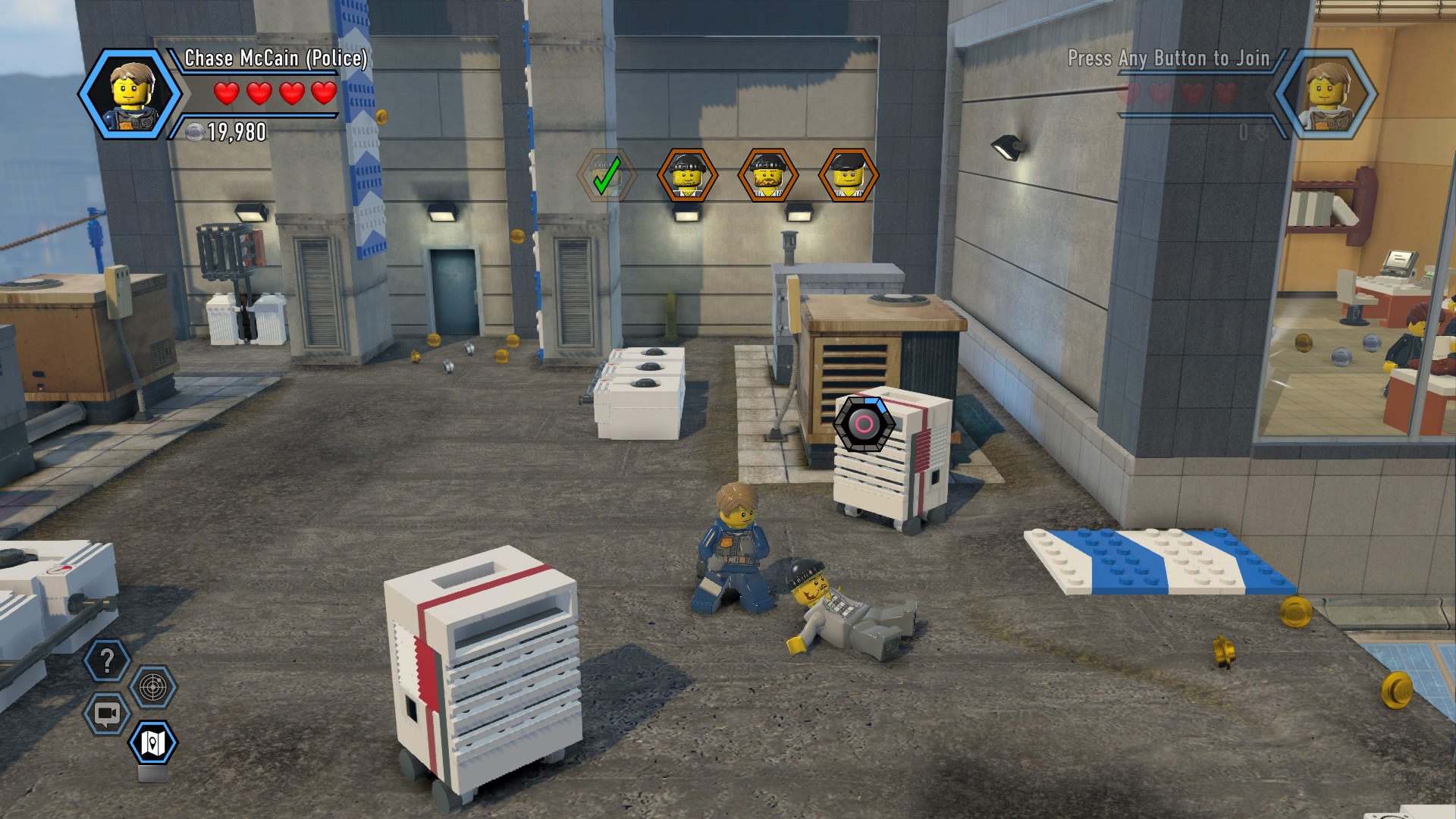Viewport: 1456px width, 819px height.
Task: Choose the full-bearded robber target icon
Action: (767, 175)
